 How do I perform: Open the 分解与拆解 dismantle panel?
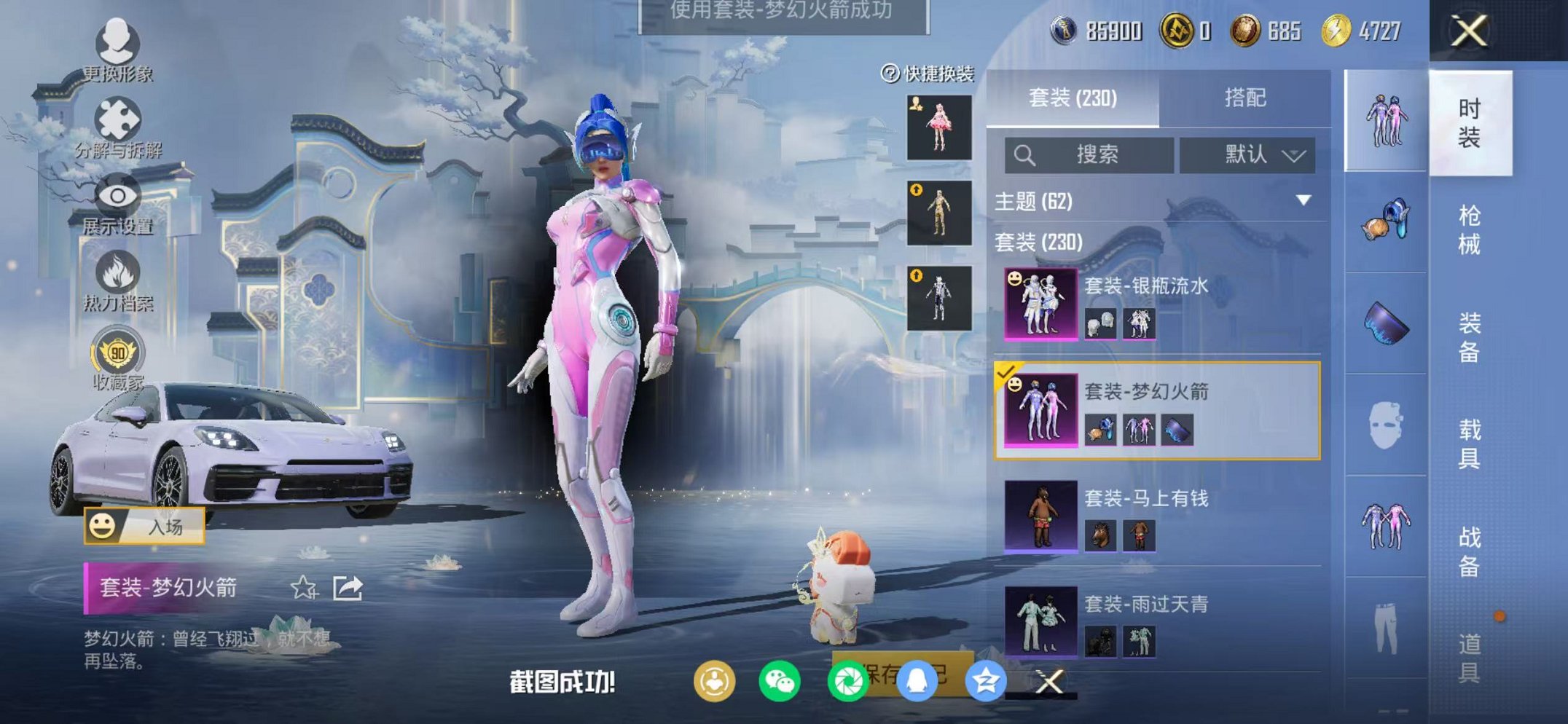pyautogui.click(x=119, y=124)
